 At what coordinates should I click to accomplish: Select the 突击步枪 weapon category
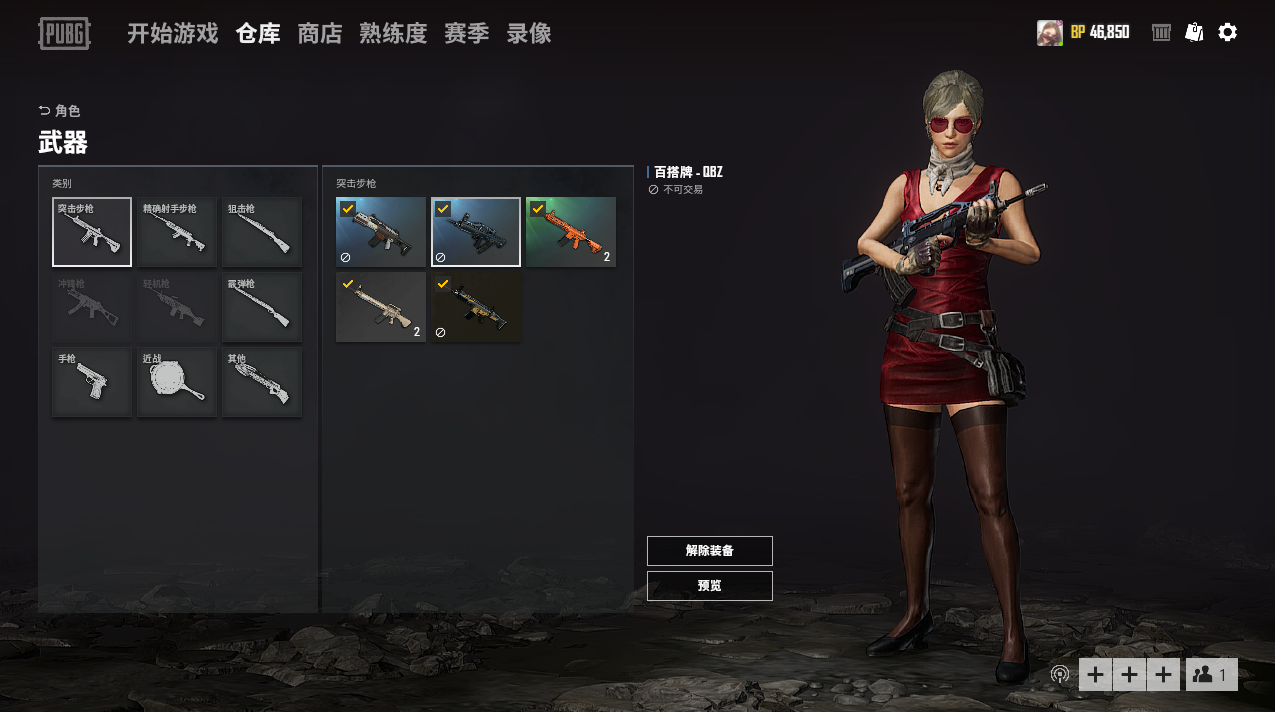point(92,232)
